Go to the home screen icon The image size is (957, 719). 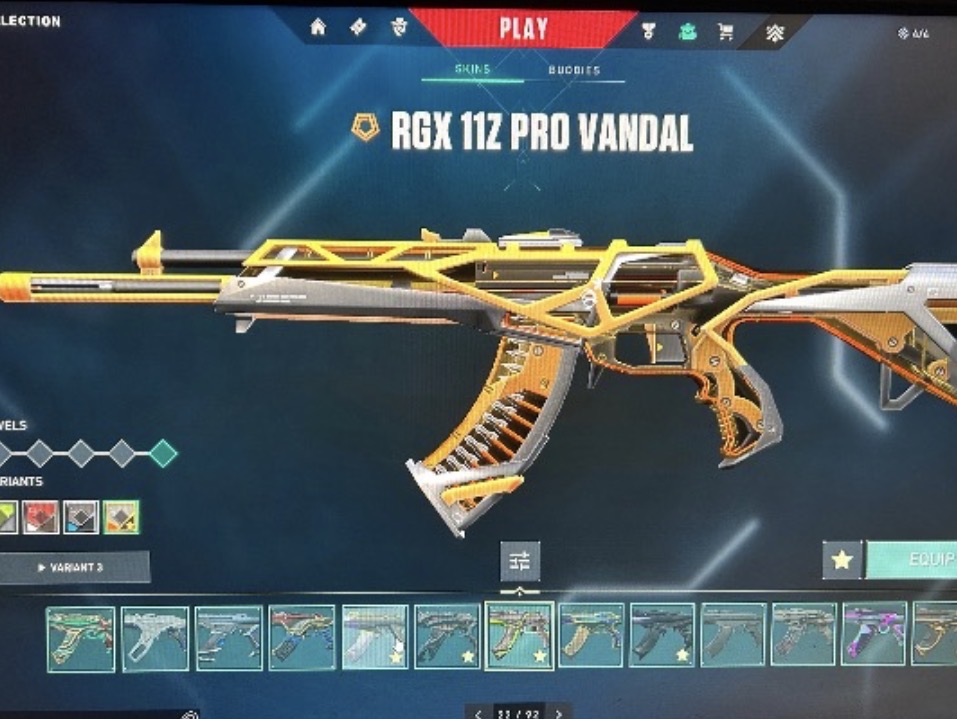coord(318,28)
